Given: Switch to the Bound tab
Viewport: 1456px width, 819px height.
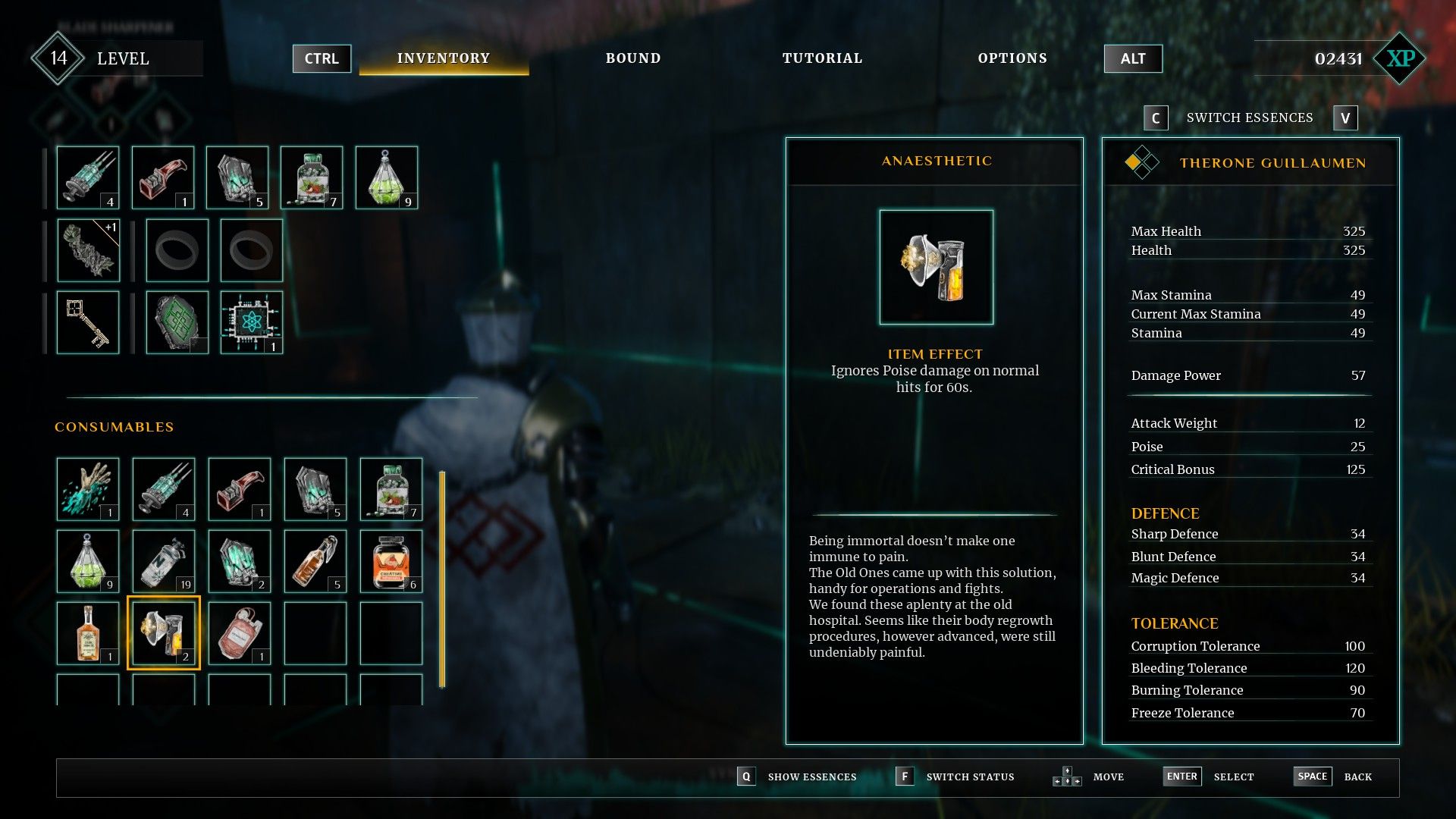Looking at the screenshot, I should [632, 58].
